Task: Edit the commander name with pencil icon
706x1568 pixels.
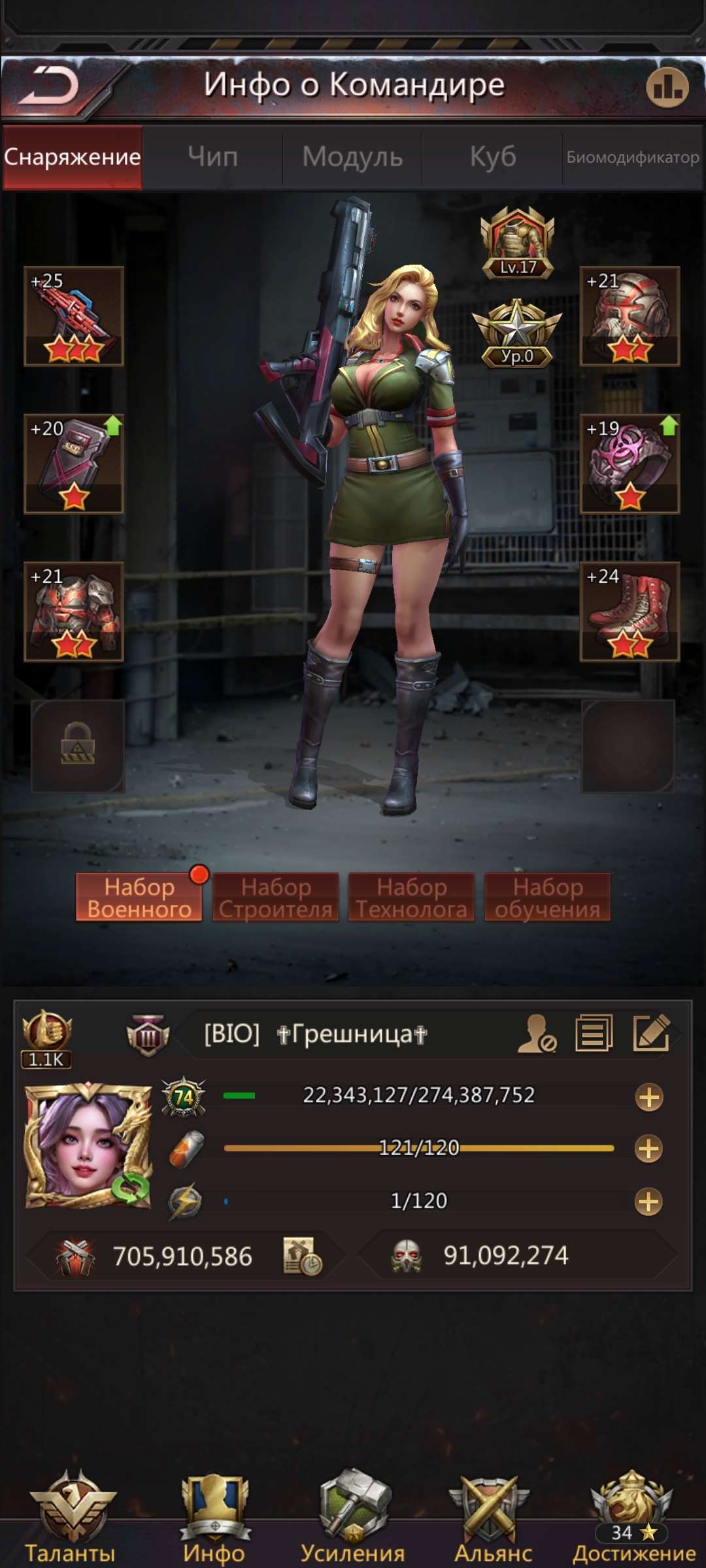Action: 652,1033
